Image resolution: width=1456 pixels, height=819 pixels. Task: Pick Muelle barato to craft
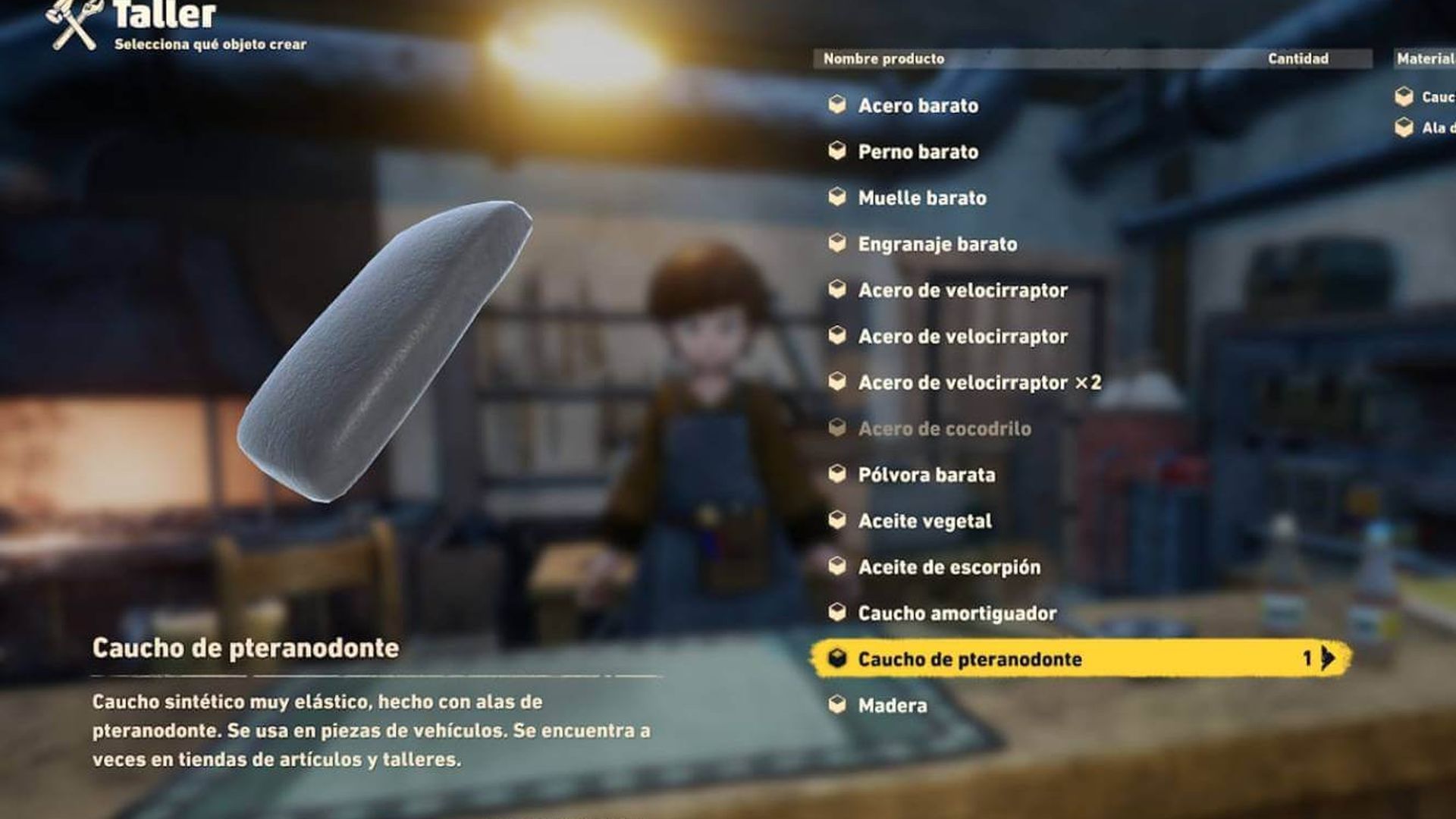pyautogui.click(x=921, y=198)
